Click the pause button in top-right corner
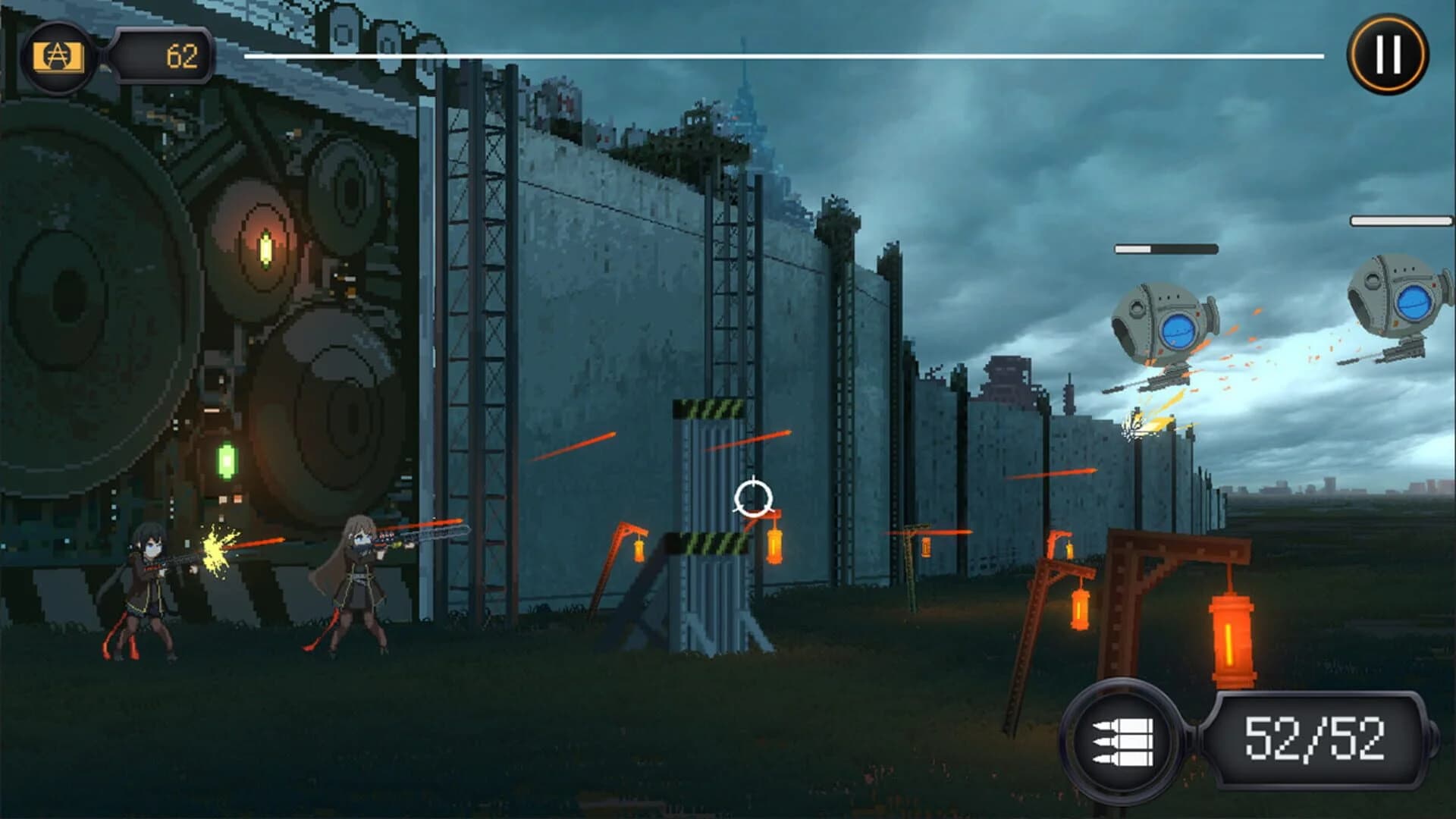The width and height of the screenshot is (1456, 819). [1386, 53]
